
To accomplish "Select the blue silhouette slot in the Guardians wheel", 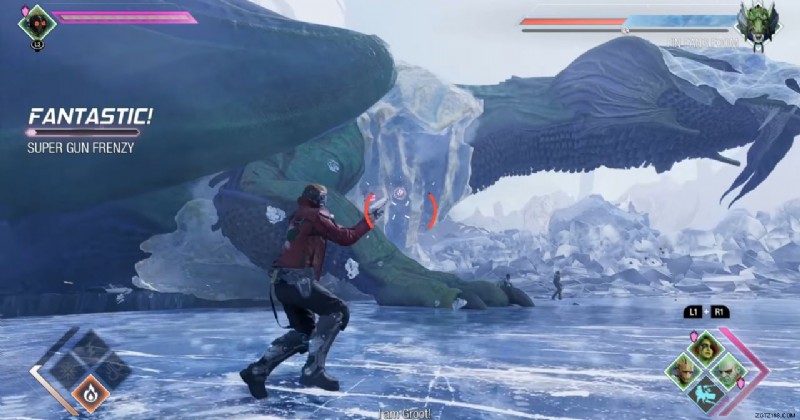I will coord(706,392).
